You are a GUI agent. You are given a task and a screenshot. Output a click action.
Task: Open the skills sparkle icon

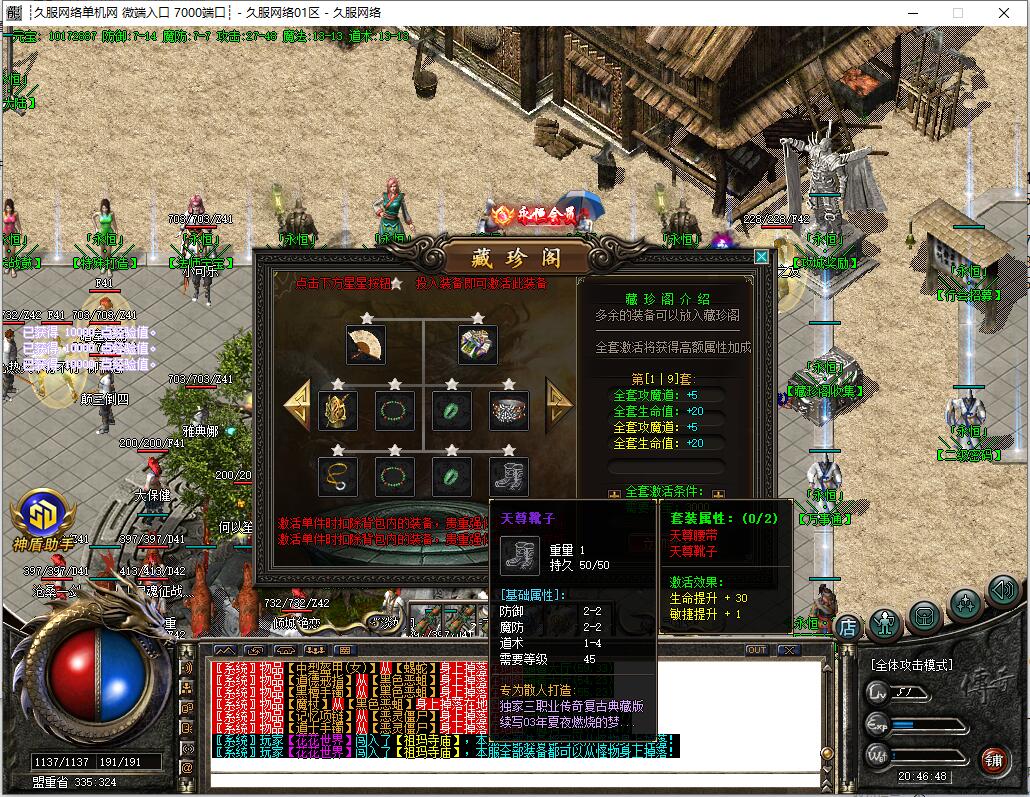point(965,603)
